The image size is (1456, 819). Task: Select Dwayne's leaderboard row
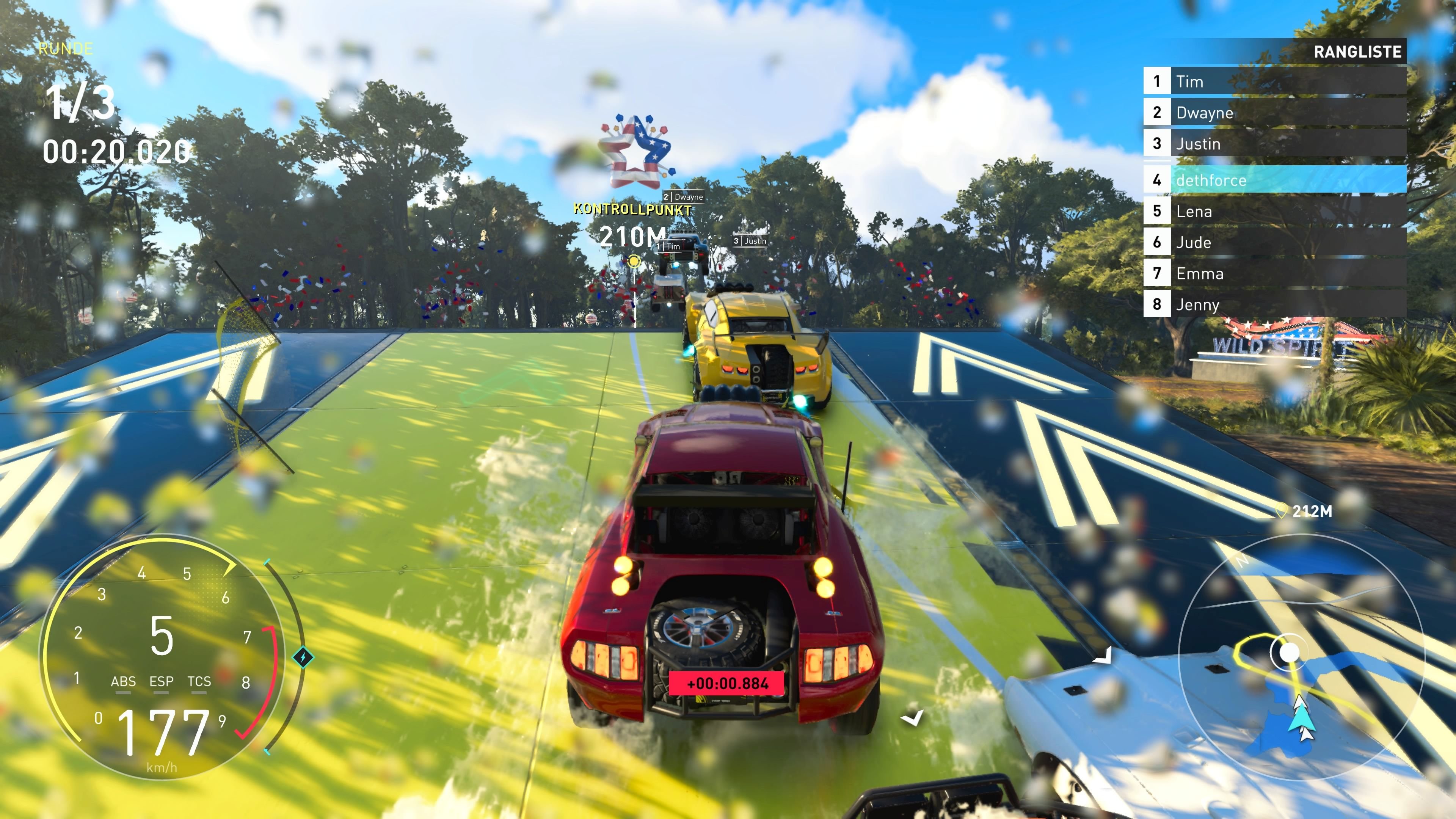pos(1274,113)
